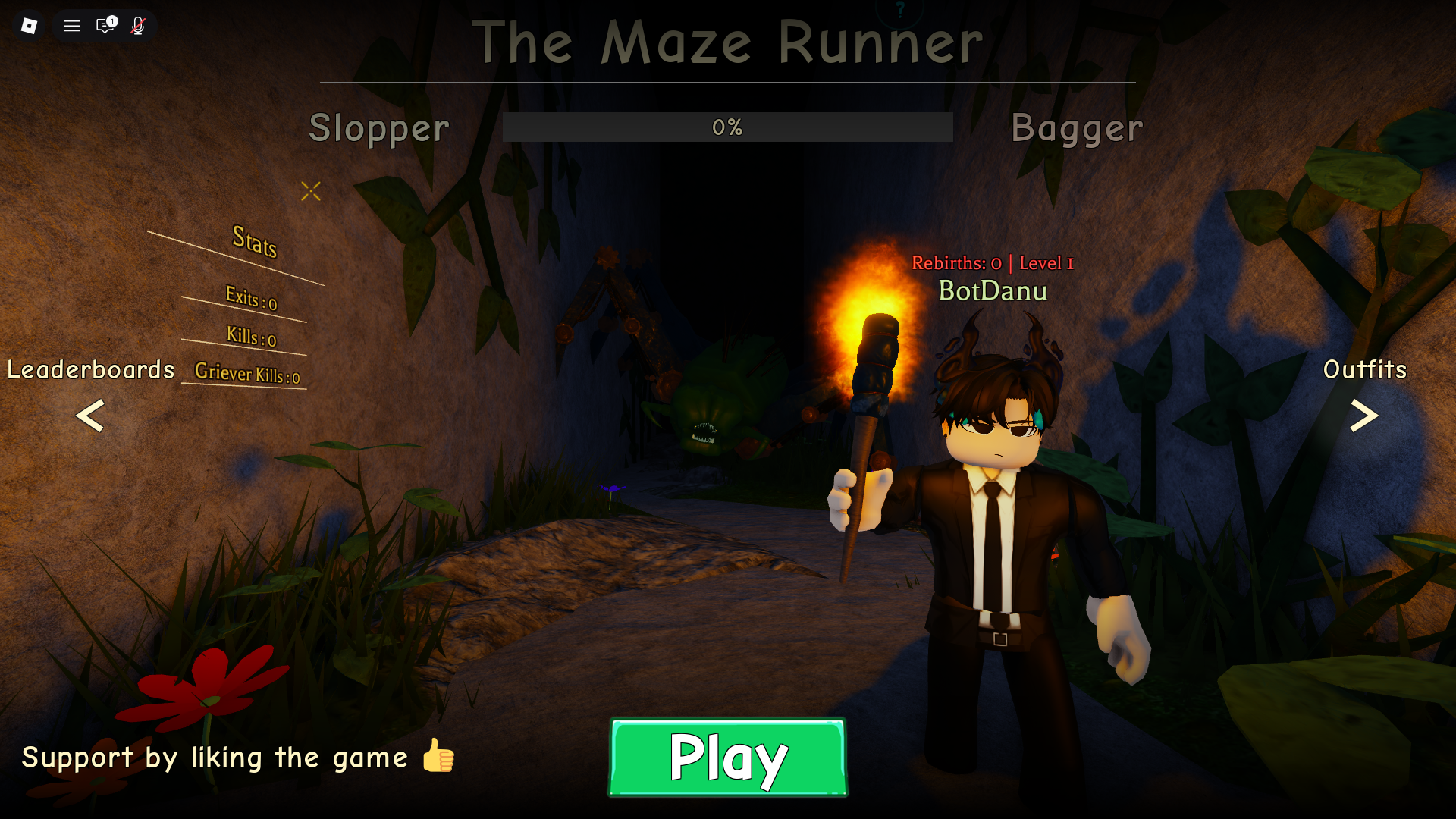Expand Outfits using the right arrow
Screen dimensions: 1456x819
pyautogui.click(x=1365, y=417)
